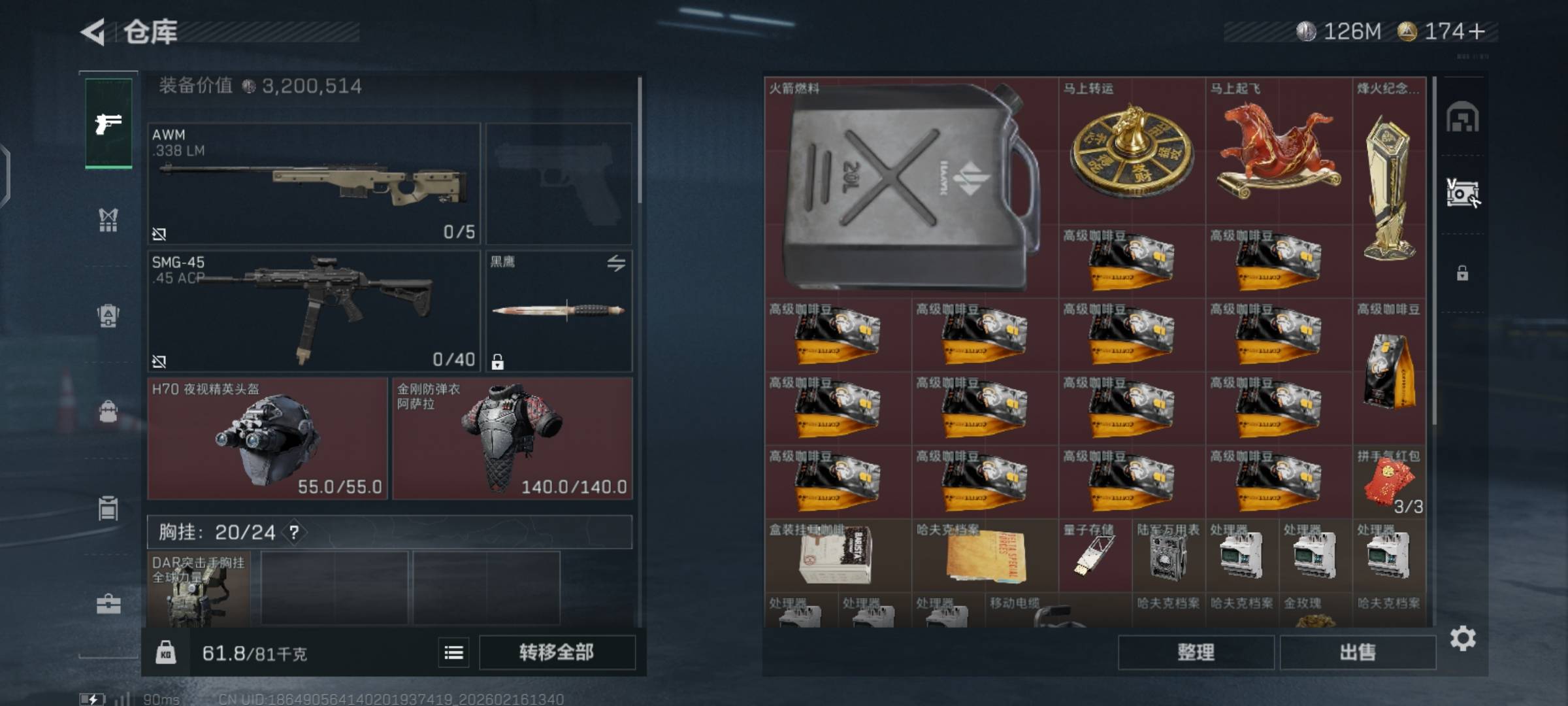Select the 火箭燃料 fuel canister item
This screenshot has height=706, width=1568.
[911, 187]
